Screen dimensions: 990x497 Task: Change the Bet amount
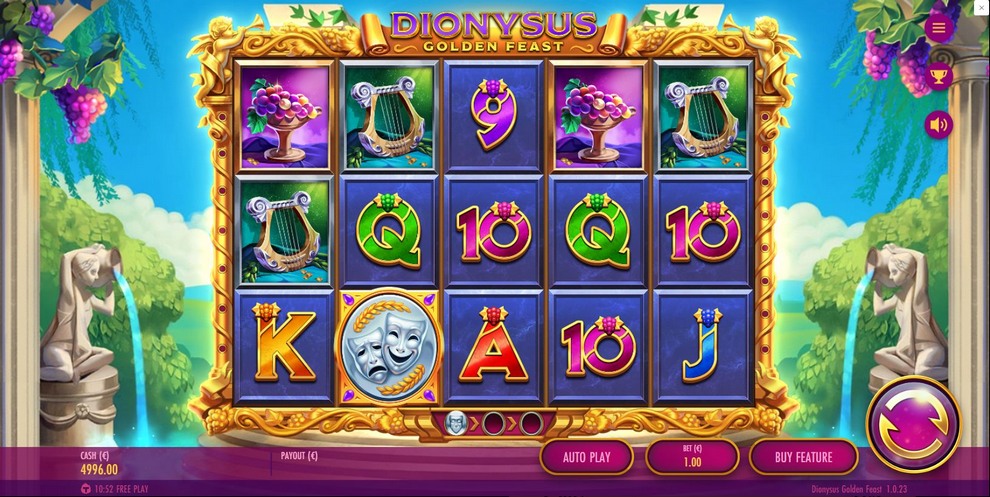[x=692, y=457]
